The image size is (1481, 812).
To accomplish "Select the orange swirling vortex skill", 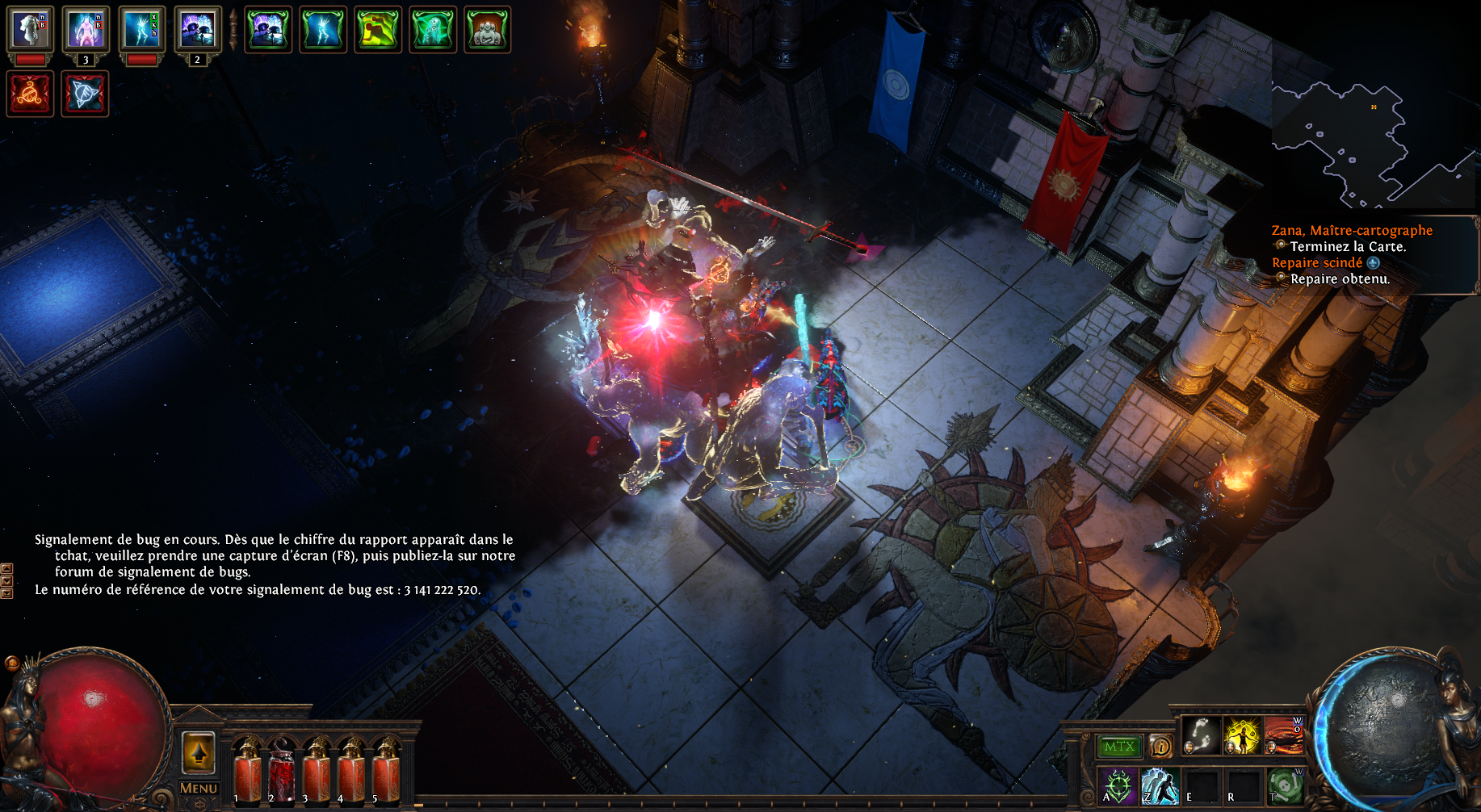I will (1283, 735).
